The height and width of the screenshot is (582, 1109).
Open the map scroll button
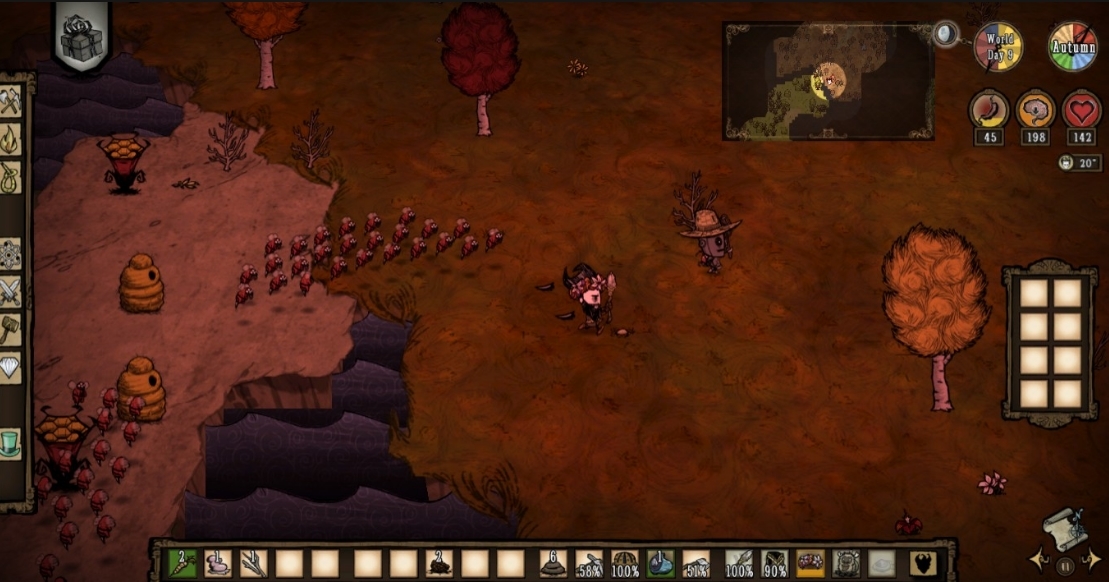[1064, 528]
